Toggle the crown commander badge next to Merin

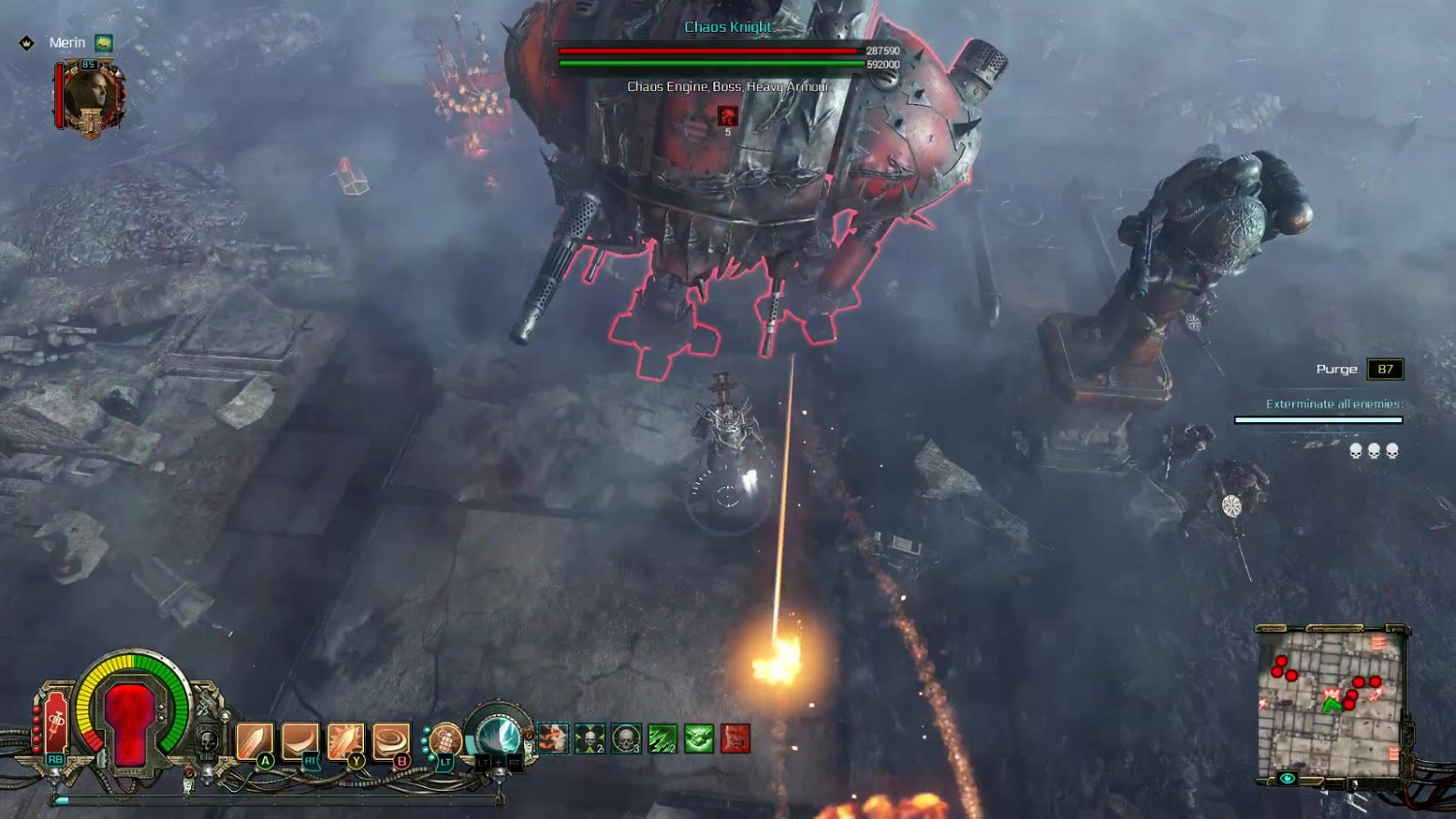tap(27, 43)
